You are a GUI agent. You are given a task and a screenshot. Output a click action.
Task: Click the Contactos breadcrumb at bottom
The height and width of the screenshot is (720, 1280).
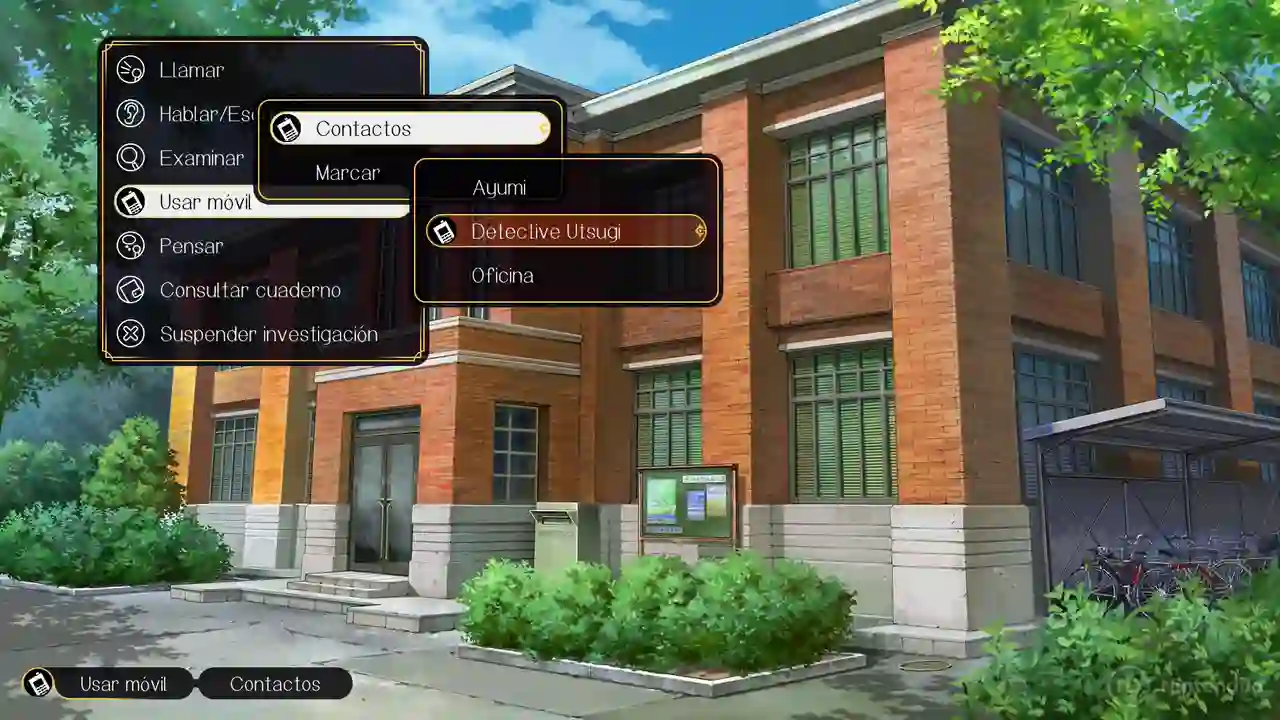coord(275,684)
